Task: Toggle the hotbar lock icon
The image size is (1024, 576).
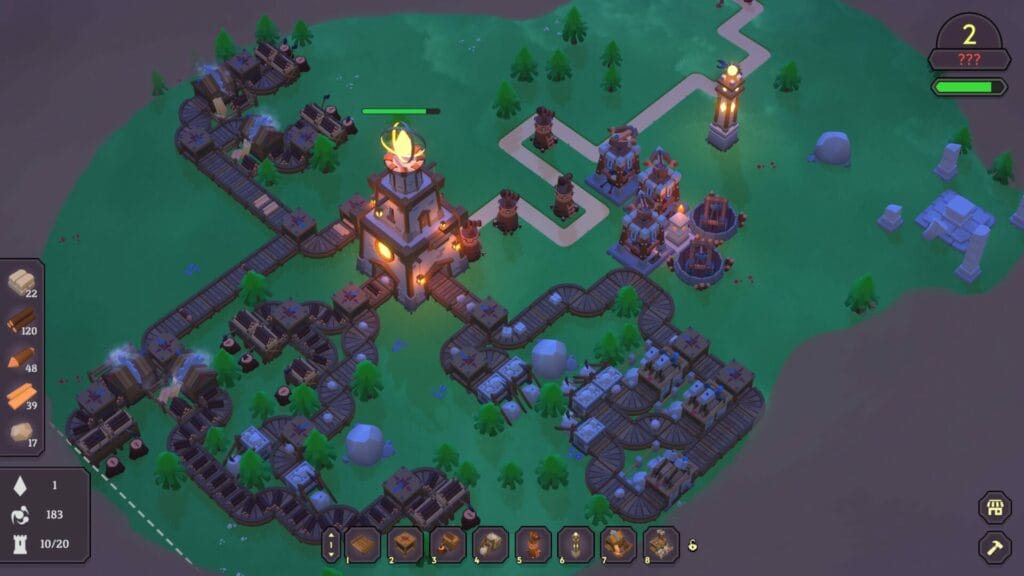Action: [x=692, y=545]
